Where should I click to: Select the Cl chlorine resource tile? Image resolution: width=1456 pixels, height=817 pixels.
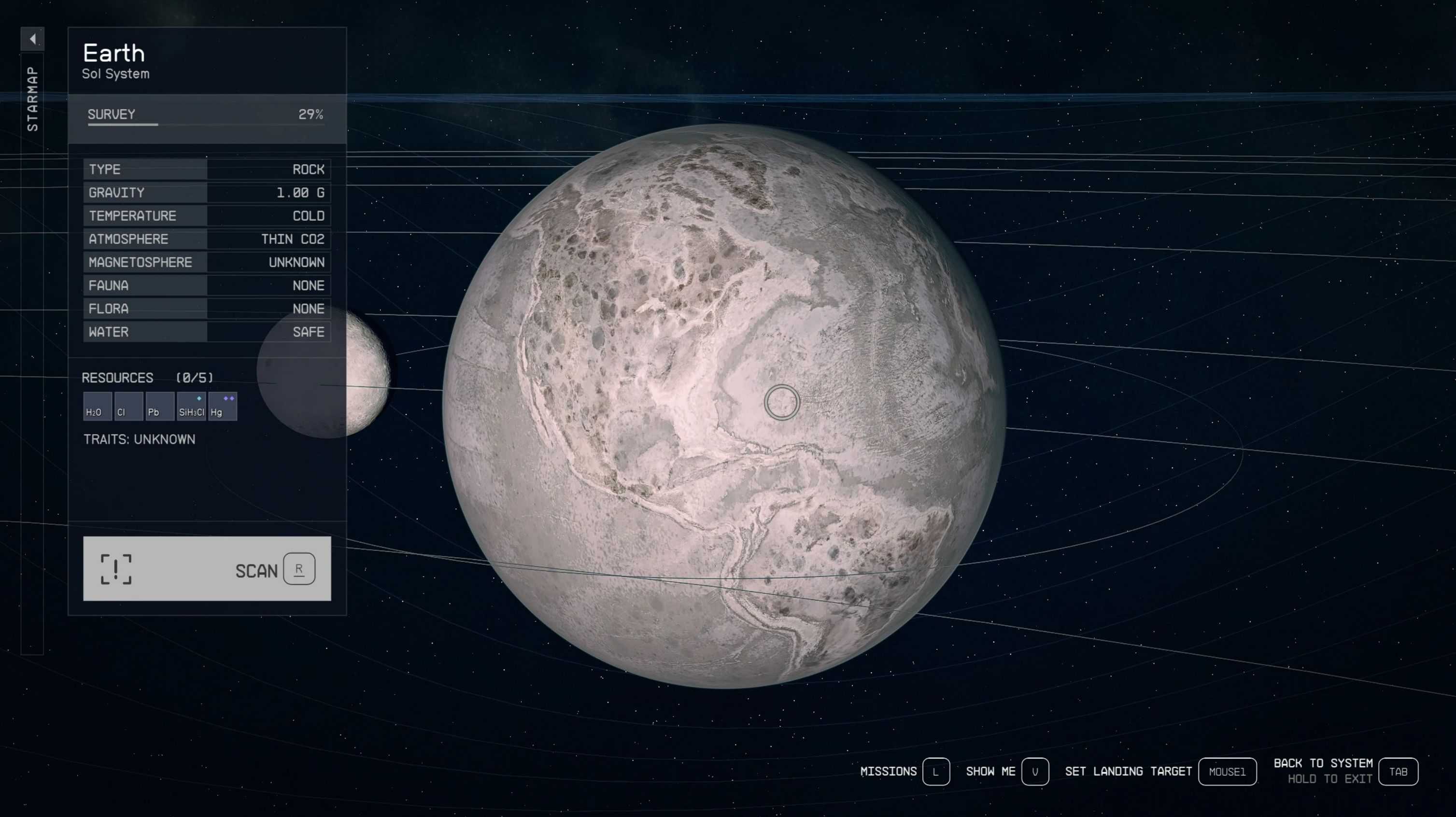coord(128,406)
